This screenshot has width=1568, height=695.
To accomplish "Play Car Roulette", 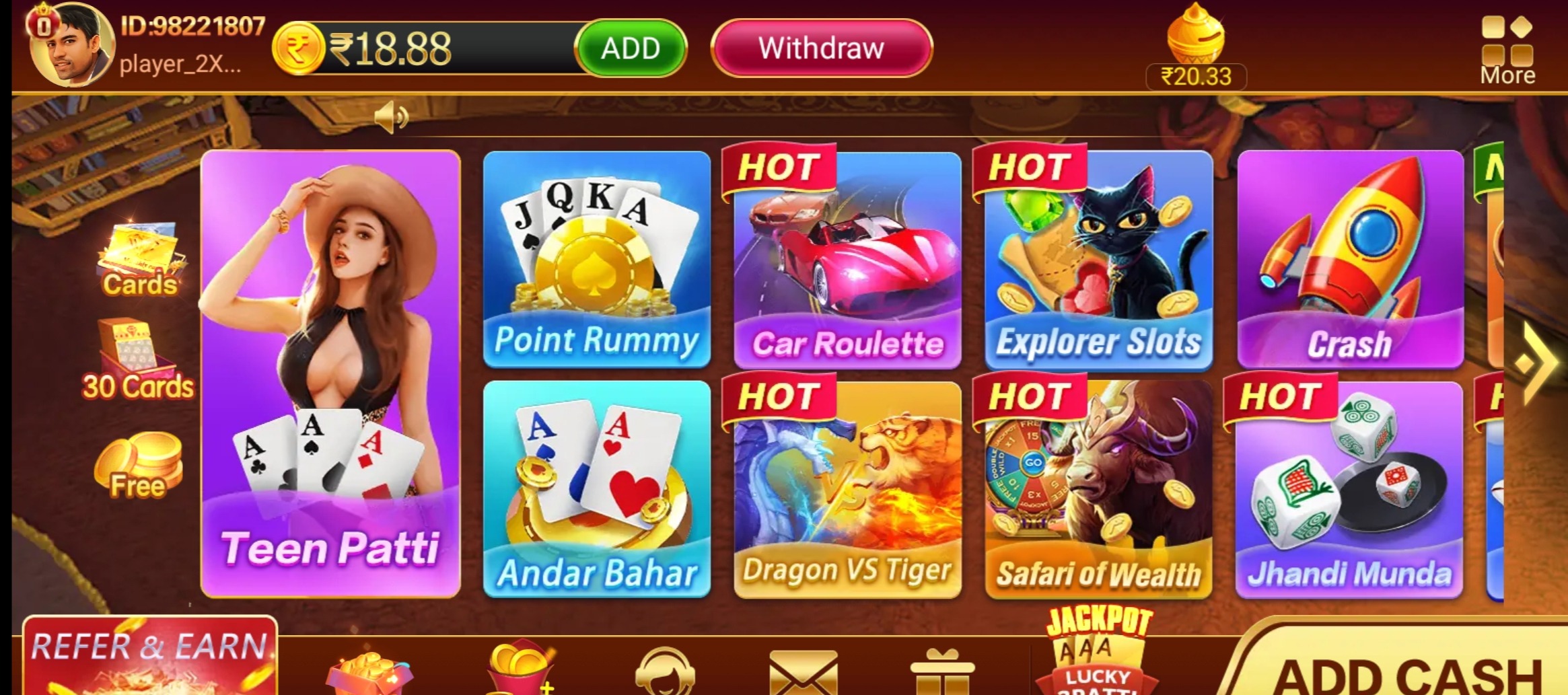I will 847,259.
